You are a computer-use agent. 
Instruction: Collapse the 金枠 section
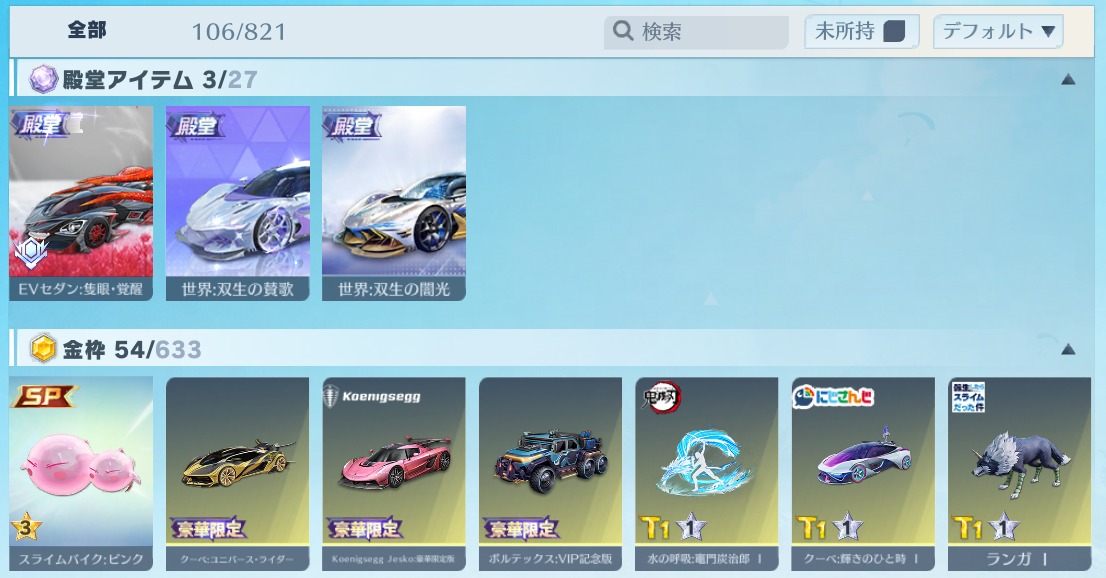[x=1068, y=349]
